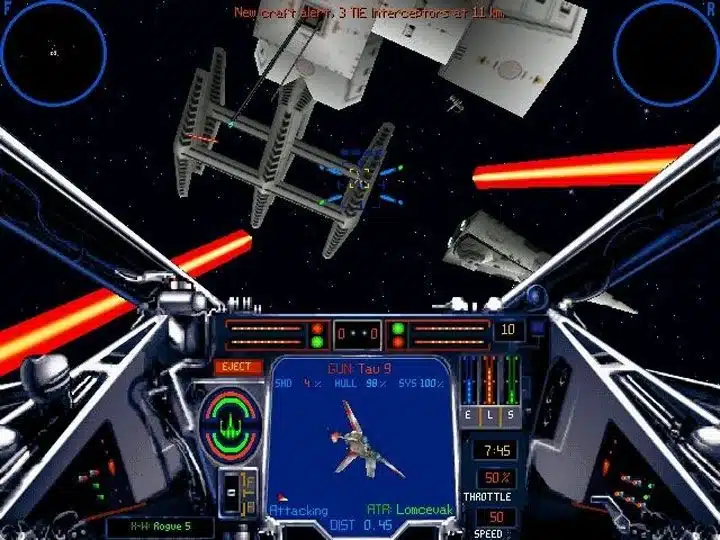Click the red EJECT button

pyautogui.click(x=237, y=367)
